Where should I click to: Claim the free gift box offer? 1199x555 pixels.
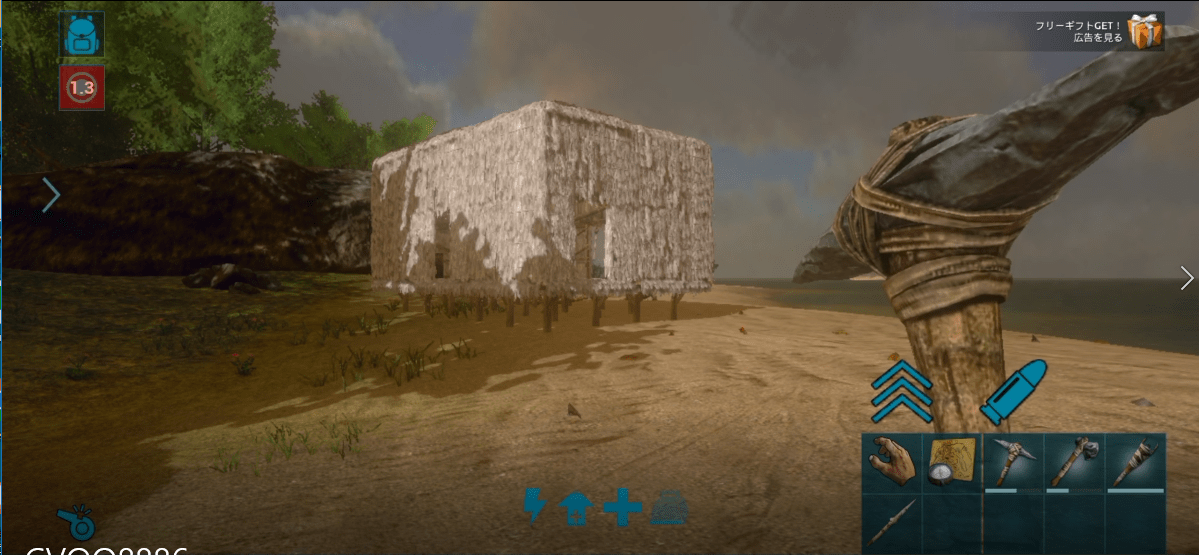point(1145,32)
